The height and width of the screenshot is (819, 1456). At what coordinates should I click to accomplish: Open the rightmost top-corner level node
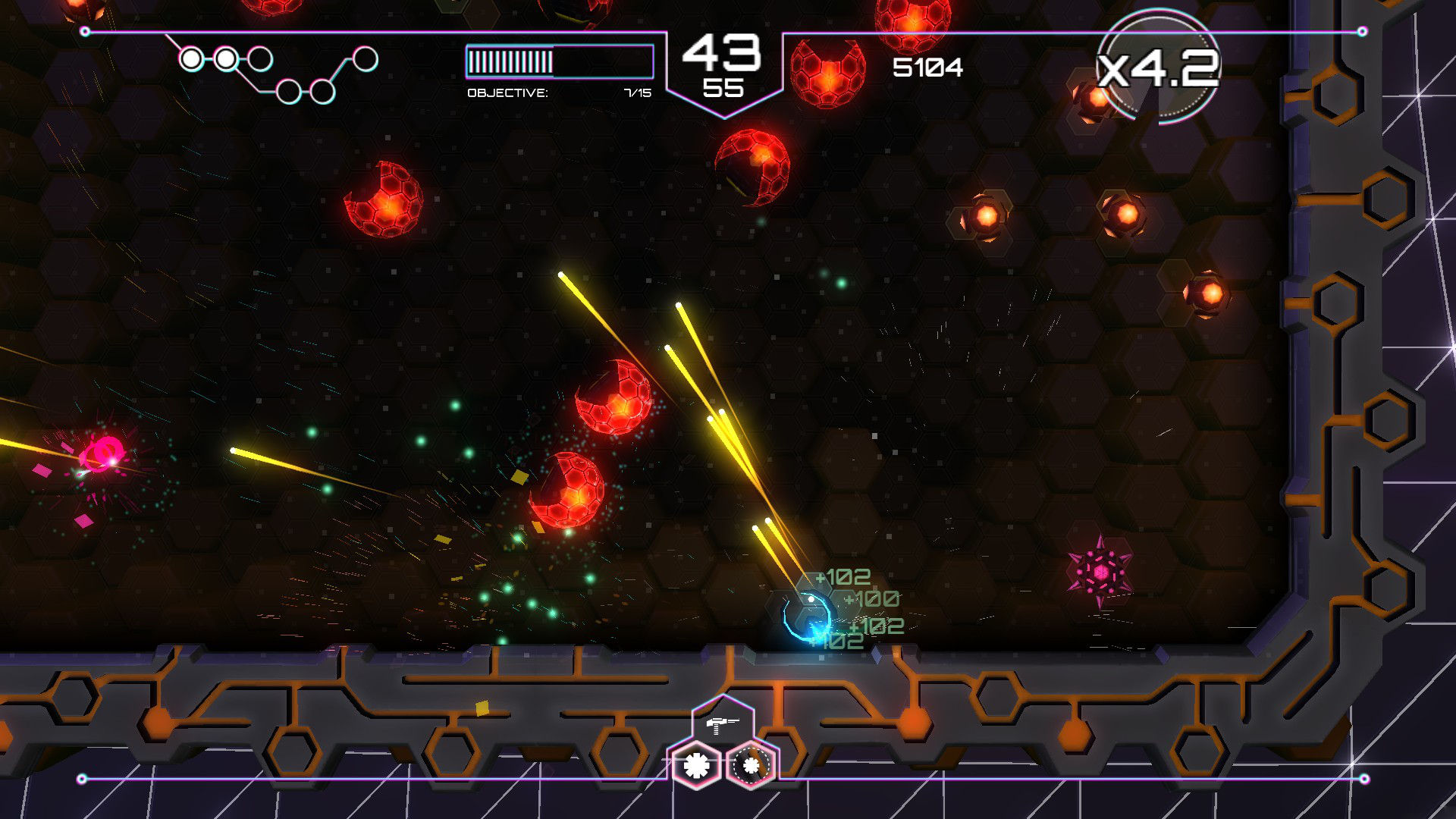(366, 59)
